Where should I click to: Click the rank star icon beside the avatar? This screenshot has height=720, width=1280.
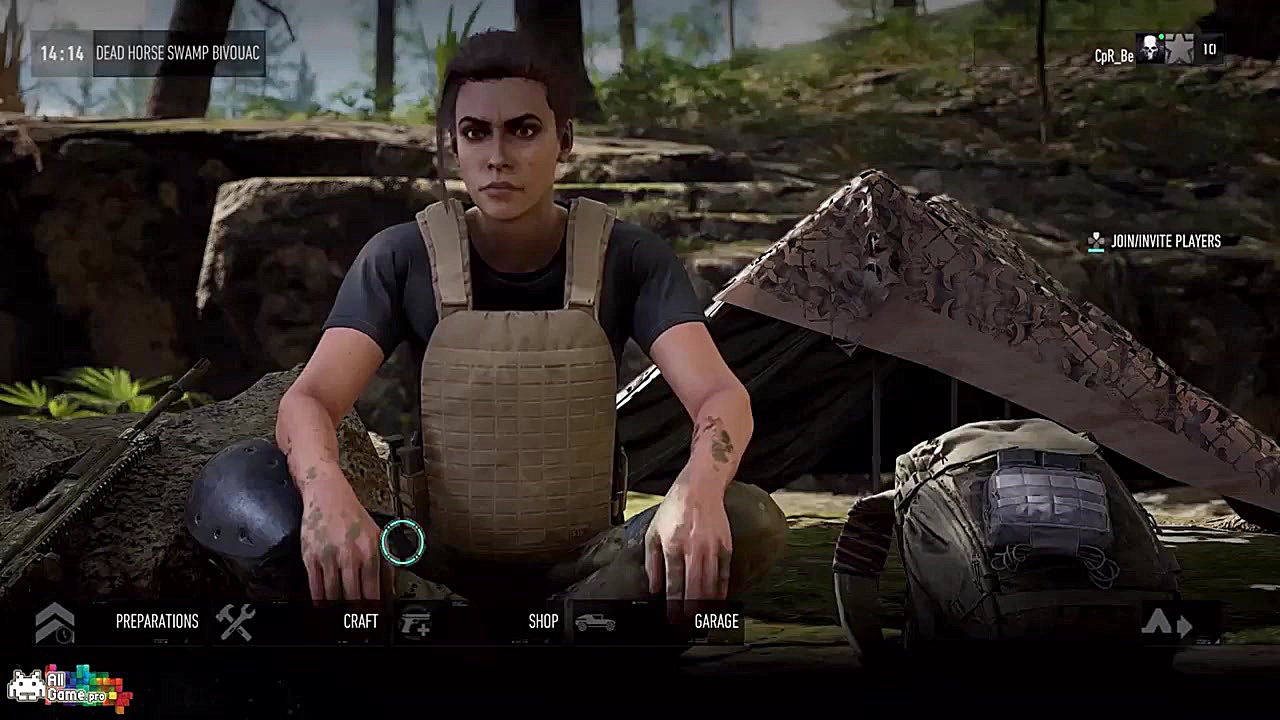tap(1180, 48)
